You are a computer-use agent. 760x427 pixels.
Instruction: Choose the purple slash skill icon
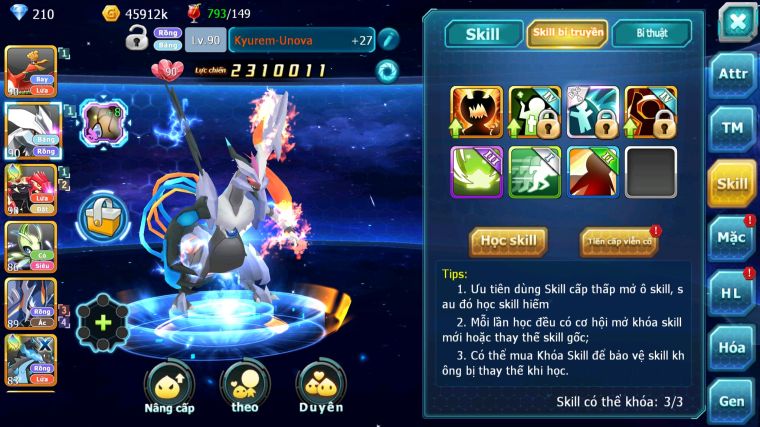(475, 171)
